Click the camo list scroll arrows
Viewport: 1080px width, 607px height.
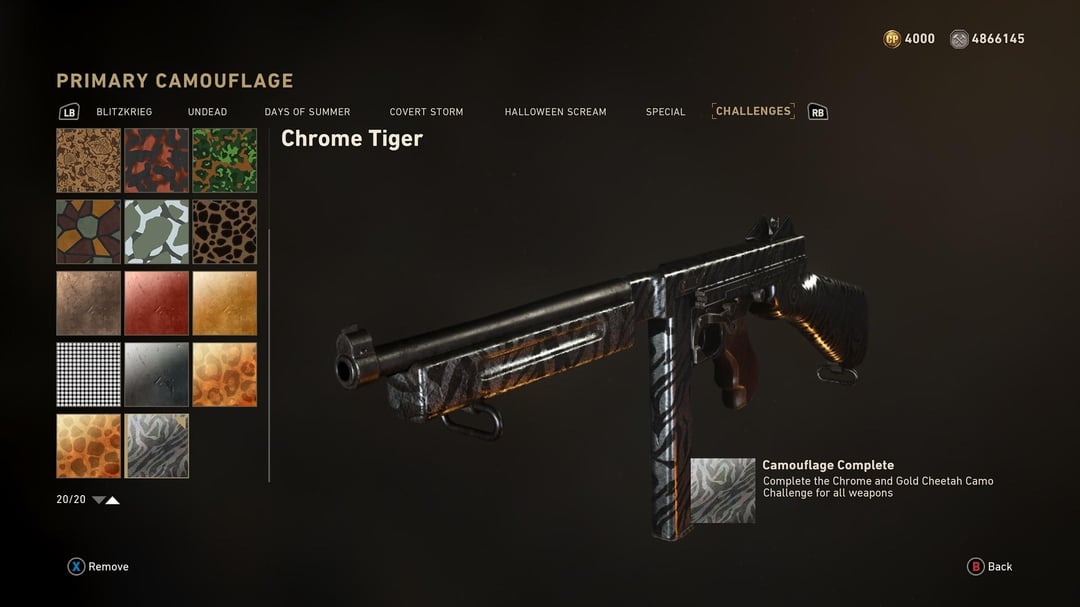tap(106, 500)
